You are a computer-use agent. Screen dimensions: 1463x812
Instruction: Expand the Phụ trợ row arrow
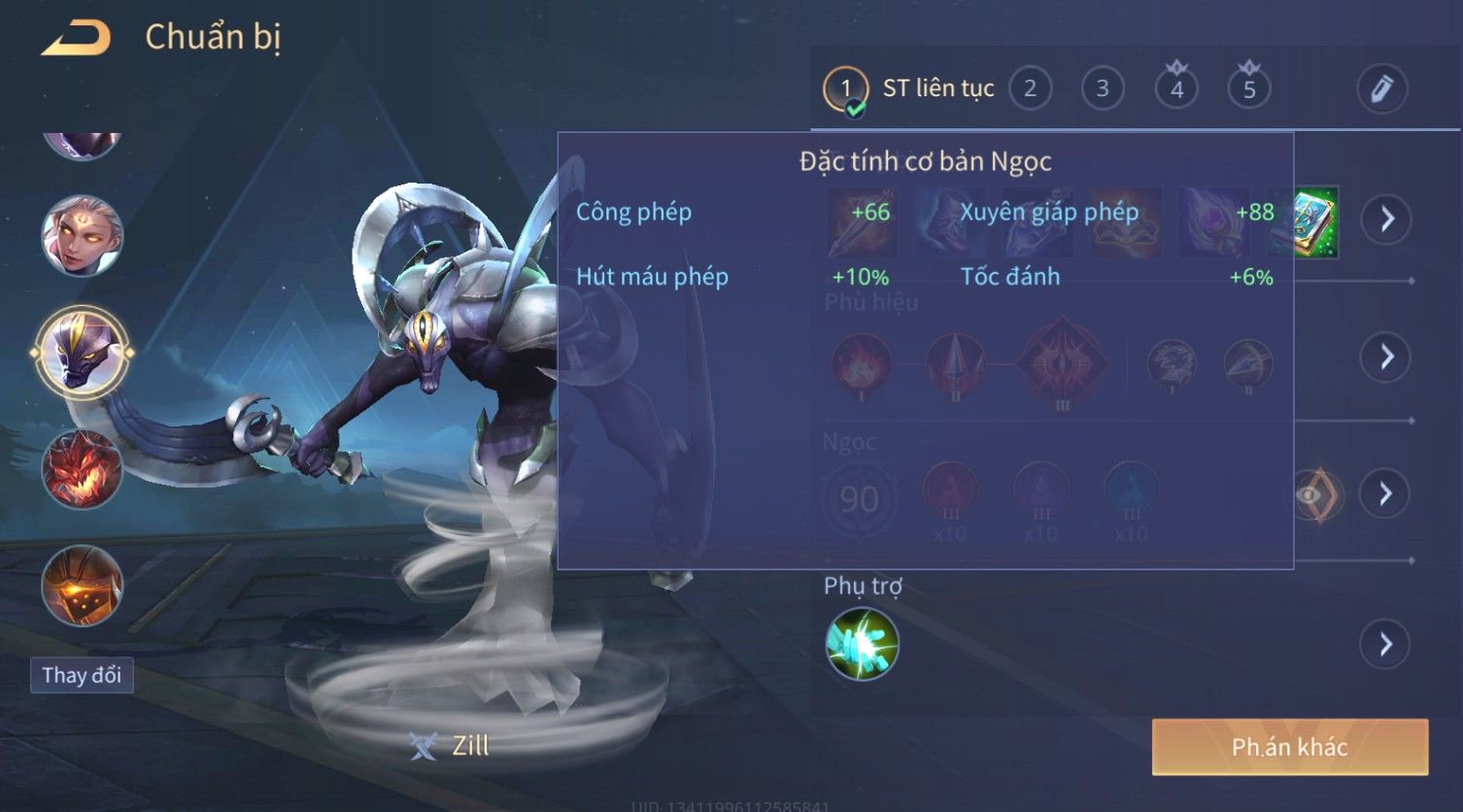(1385, 644)
